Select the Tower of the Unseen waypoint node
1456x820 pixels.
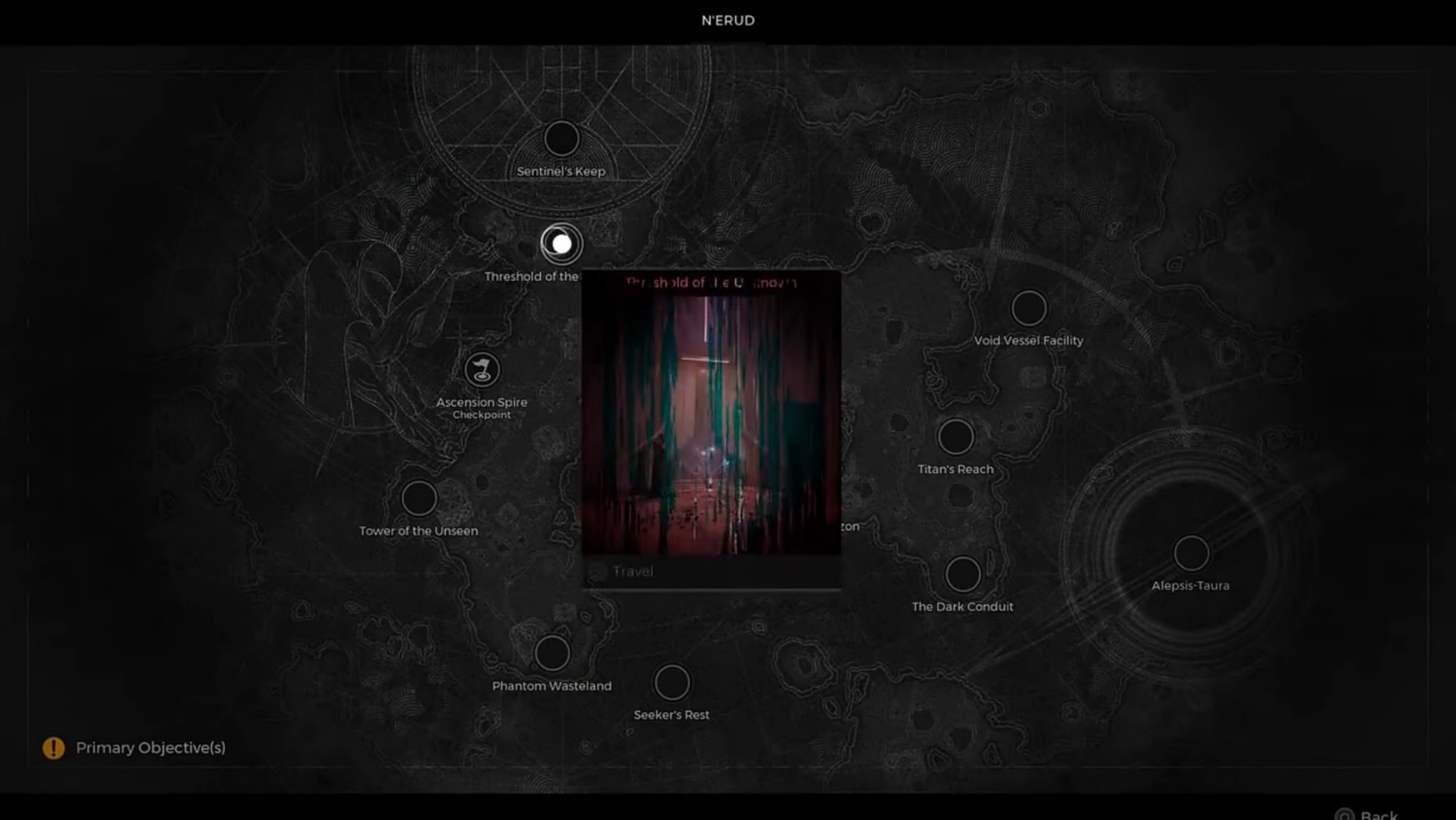(418, 498)
